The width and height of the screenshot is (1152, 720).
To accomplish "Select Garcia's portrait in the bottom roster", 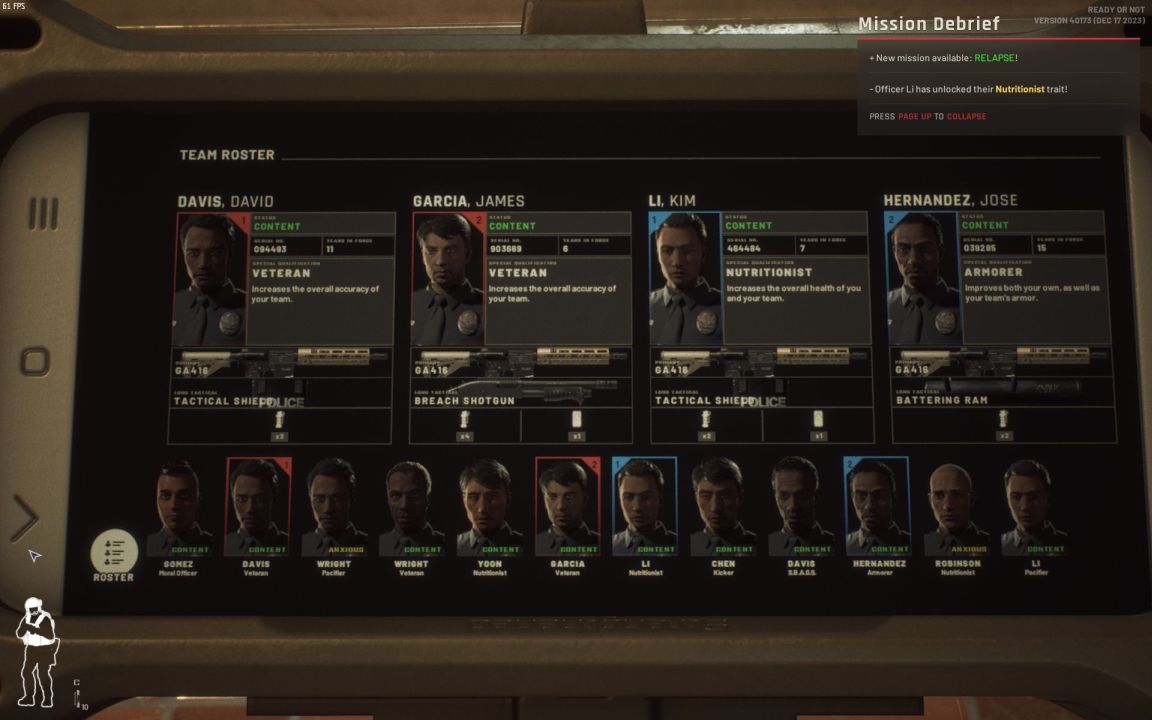I will point(567,508).
